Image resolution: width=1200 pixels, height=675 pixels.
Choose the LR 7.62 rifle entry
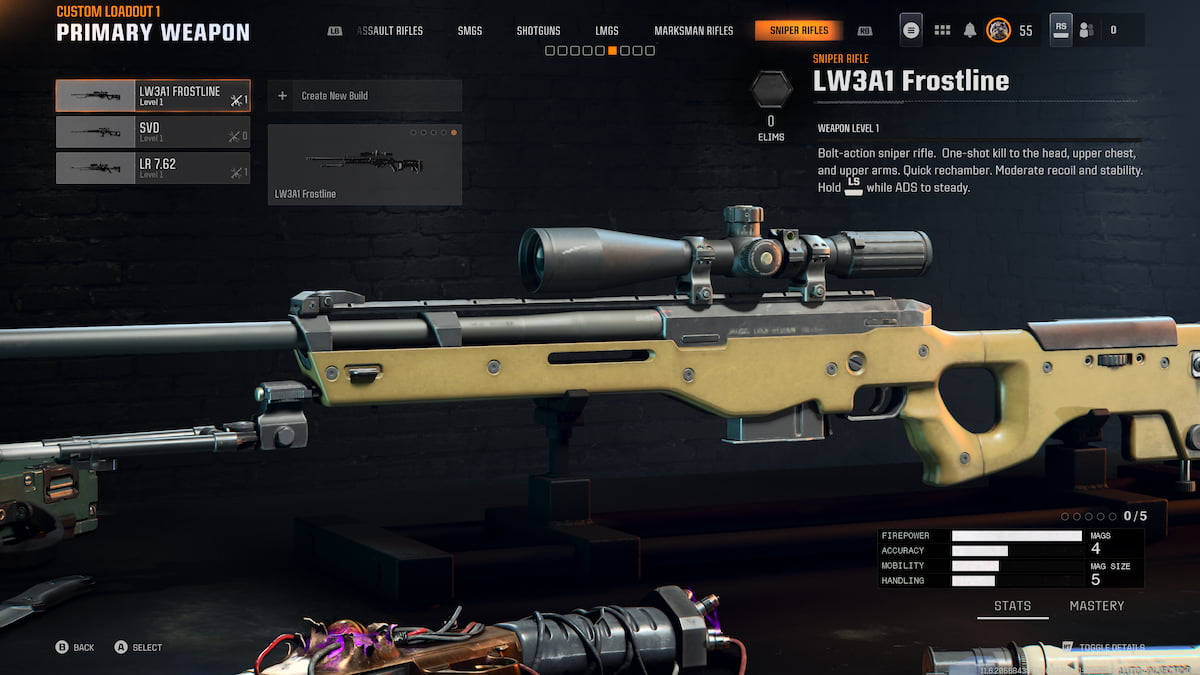point(153,168)
